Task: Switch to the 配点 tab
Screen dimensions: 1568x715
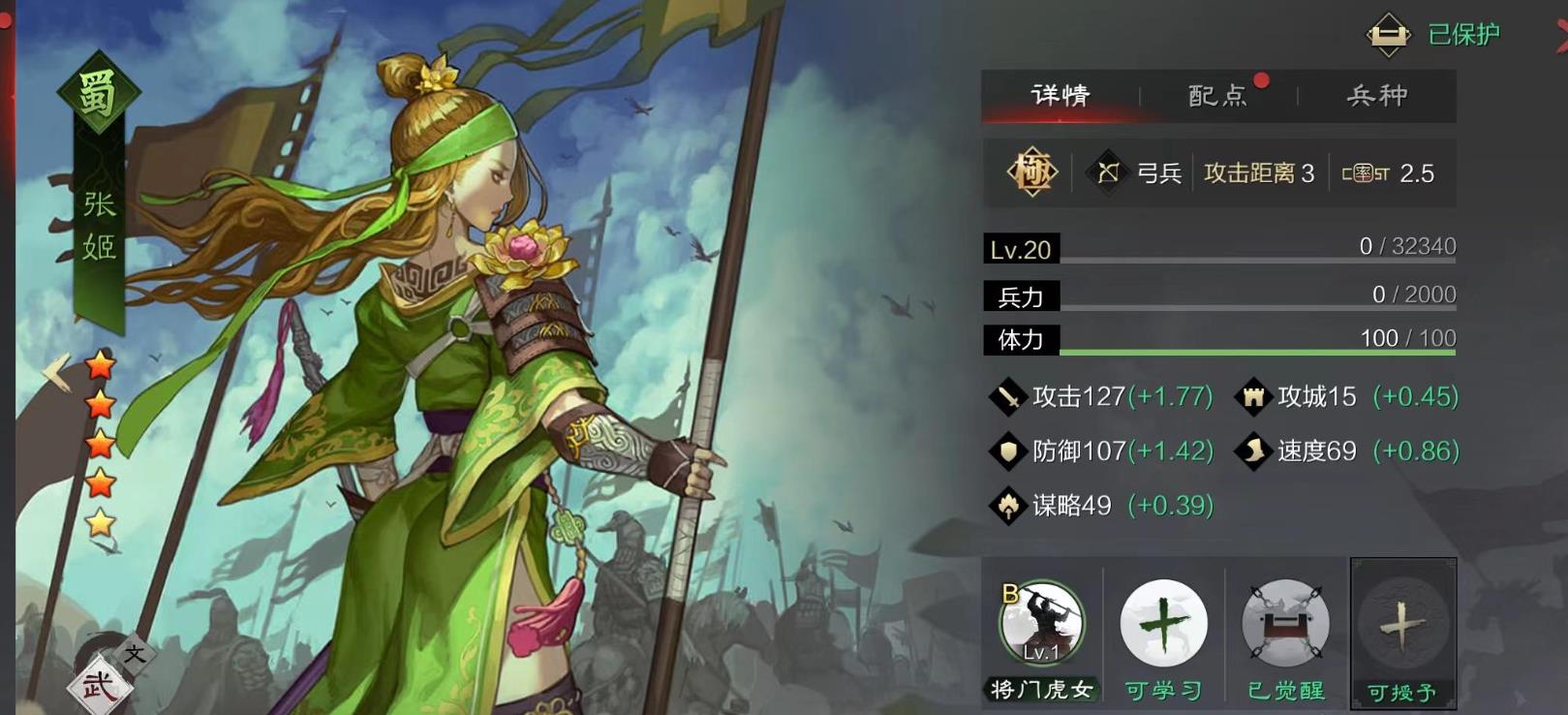Action: (1215, 95)
